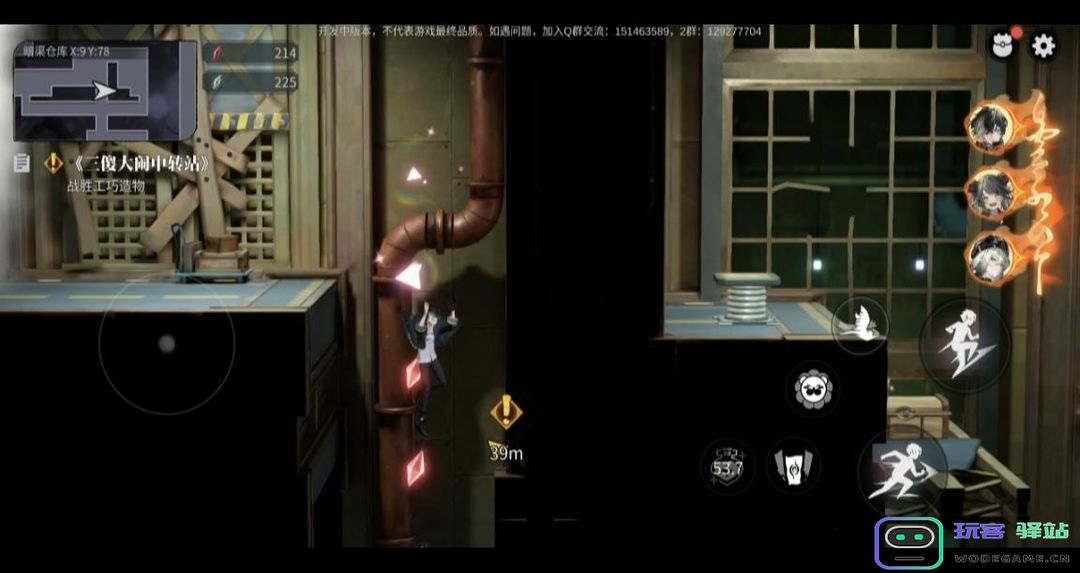Tap the sprint button with running figure
This screenshot has width=1080, height=573.
click(902, 472)
